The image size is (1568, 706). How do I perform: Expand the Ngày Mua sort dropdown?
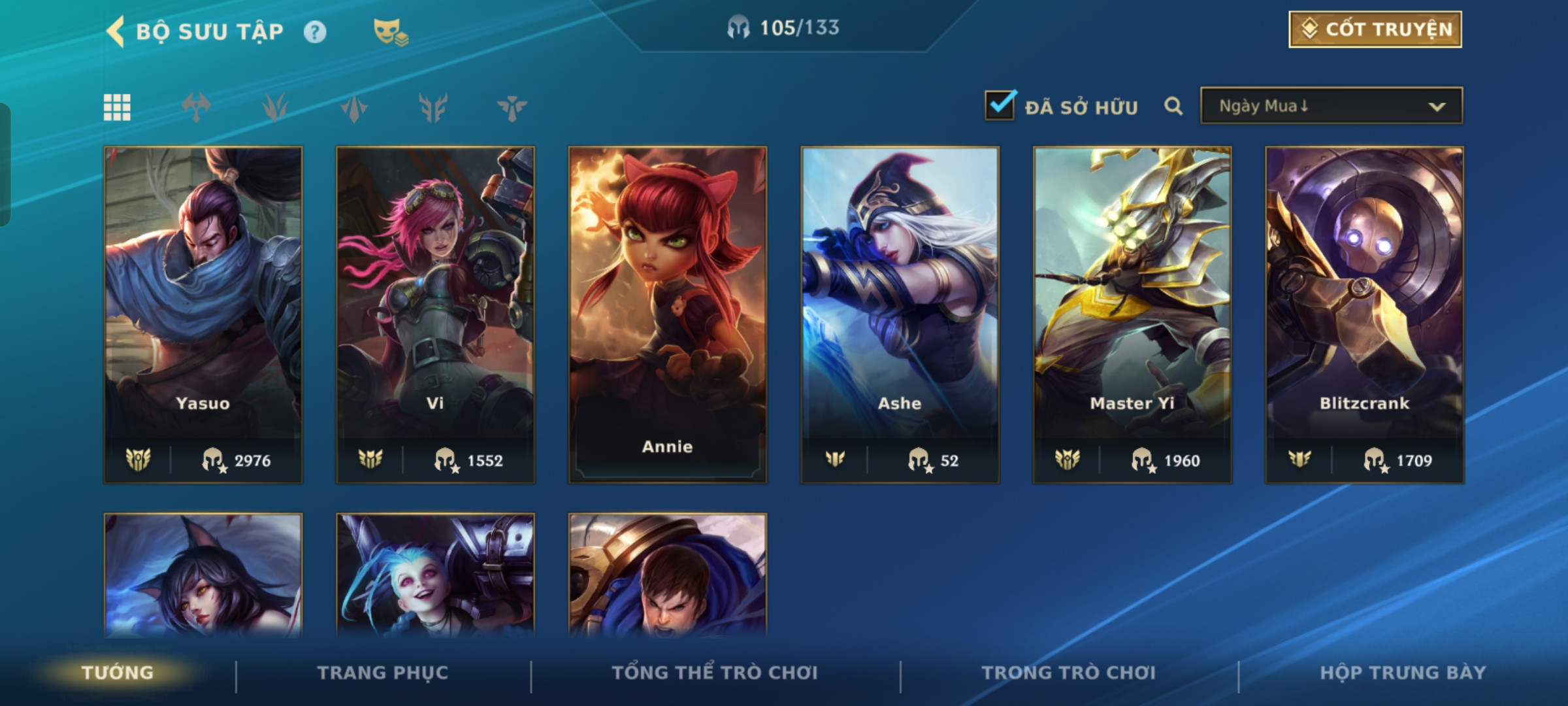(1331, 106)
